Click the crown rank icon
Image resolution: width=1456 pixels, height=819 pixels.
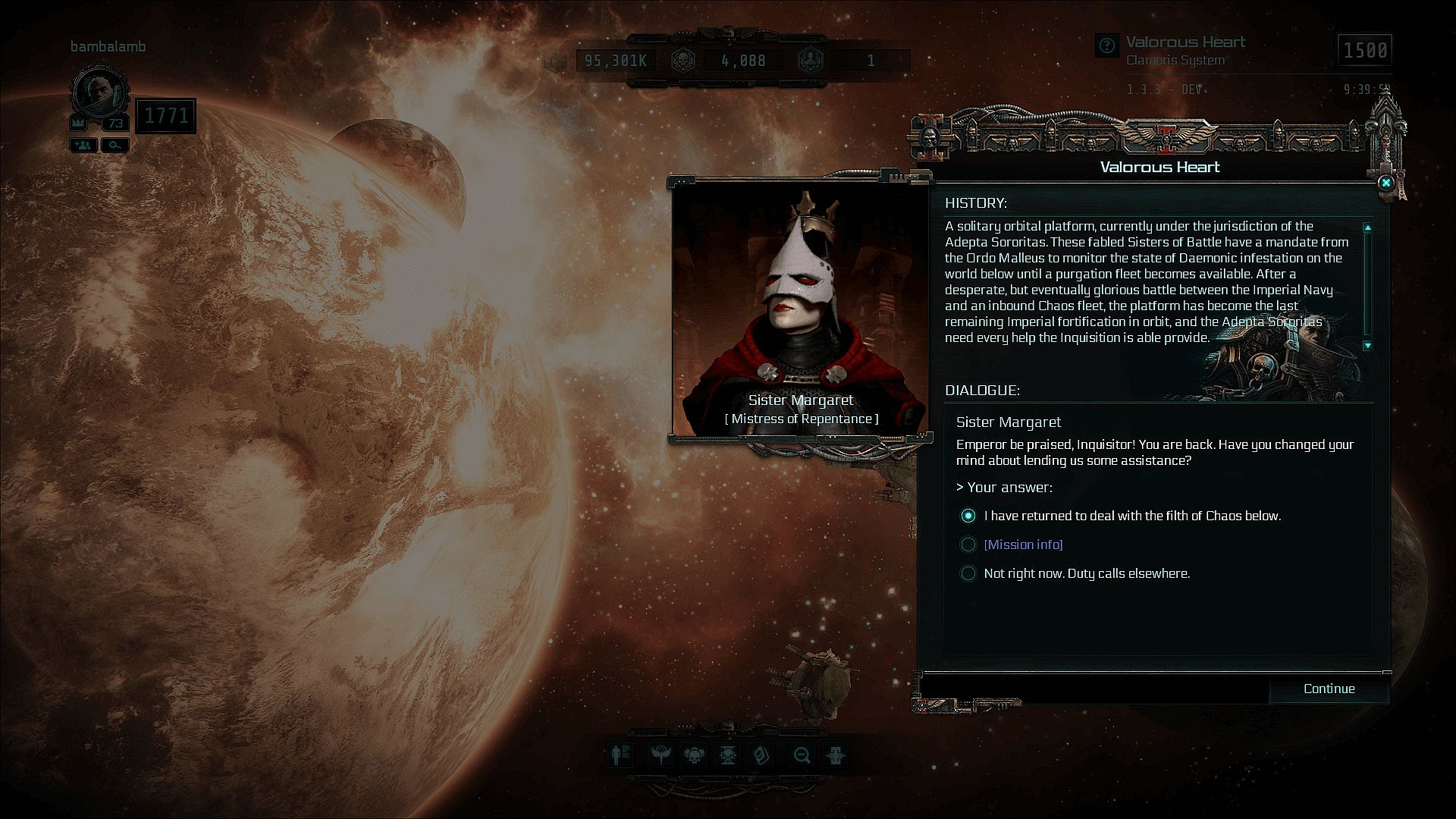(78, 123)
